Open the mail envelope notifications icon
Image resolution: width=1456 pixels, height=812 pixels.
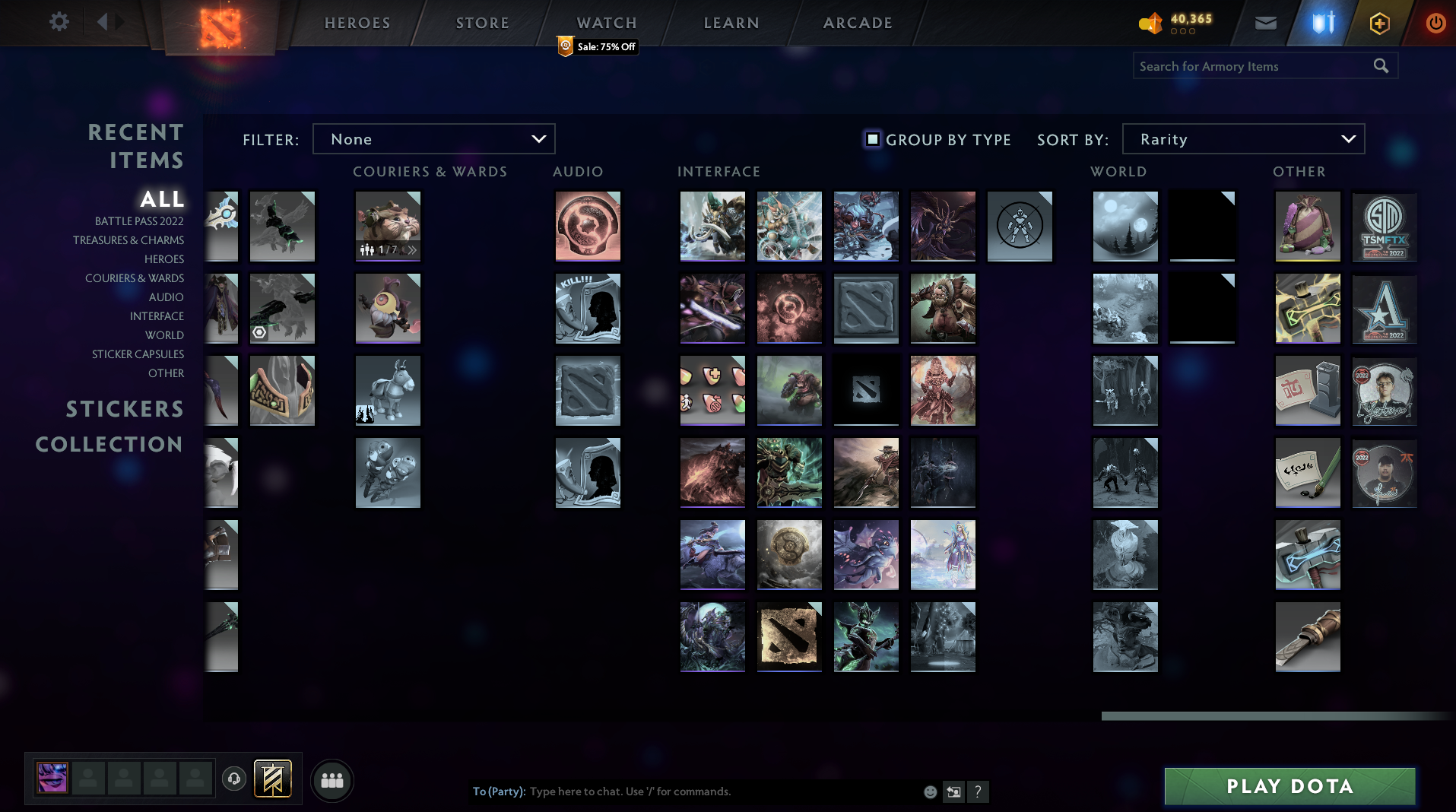point(1264,23)
